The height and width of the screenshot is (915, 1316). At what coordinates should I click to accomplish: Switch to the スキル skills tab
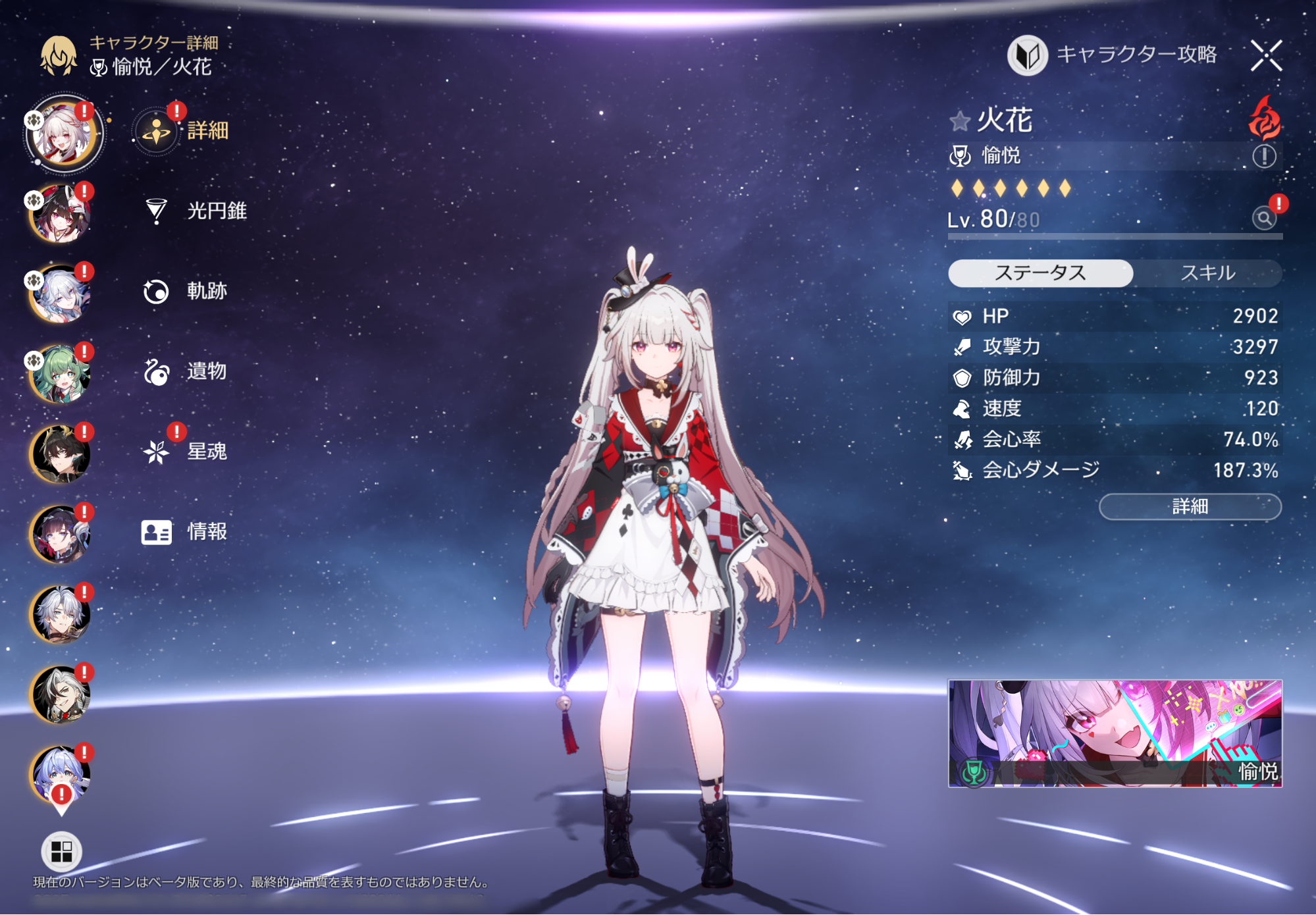[x=1207, y=273]
